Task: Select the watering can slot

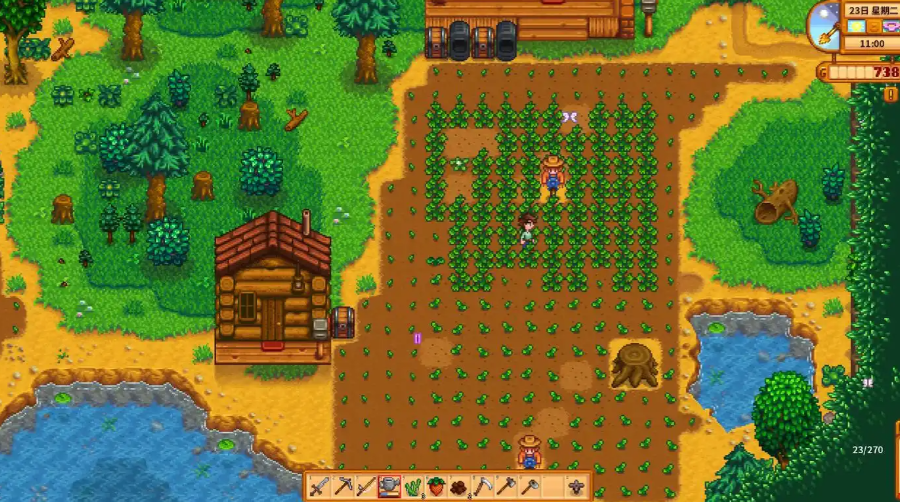Action: point(389,487)
